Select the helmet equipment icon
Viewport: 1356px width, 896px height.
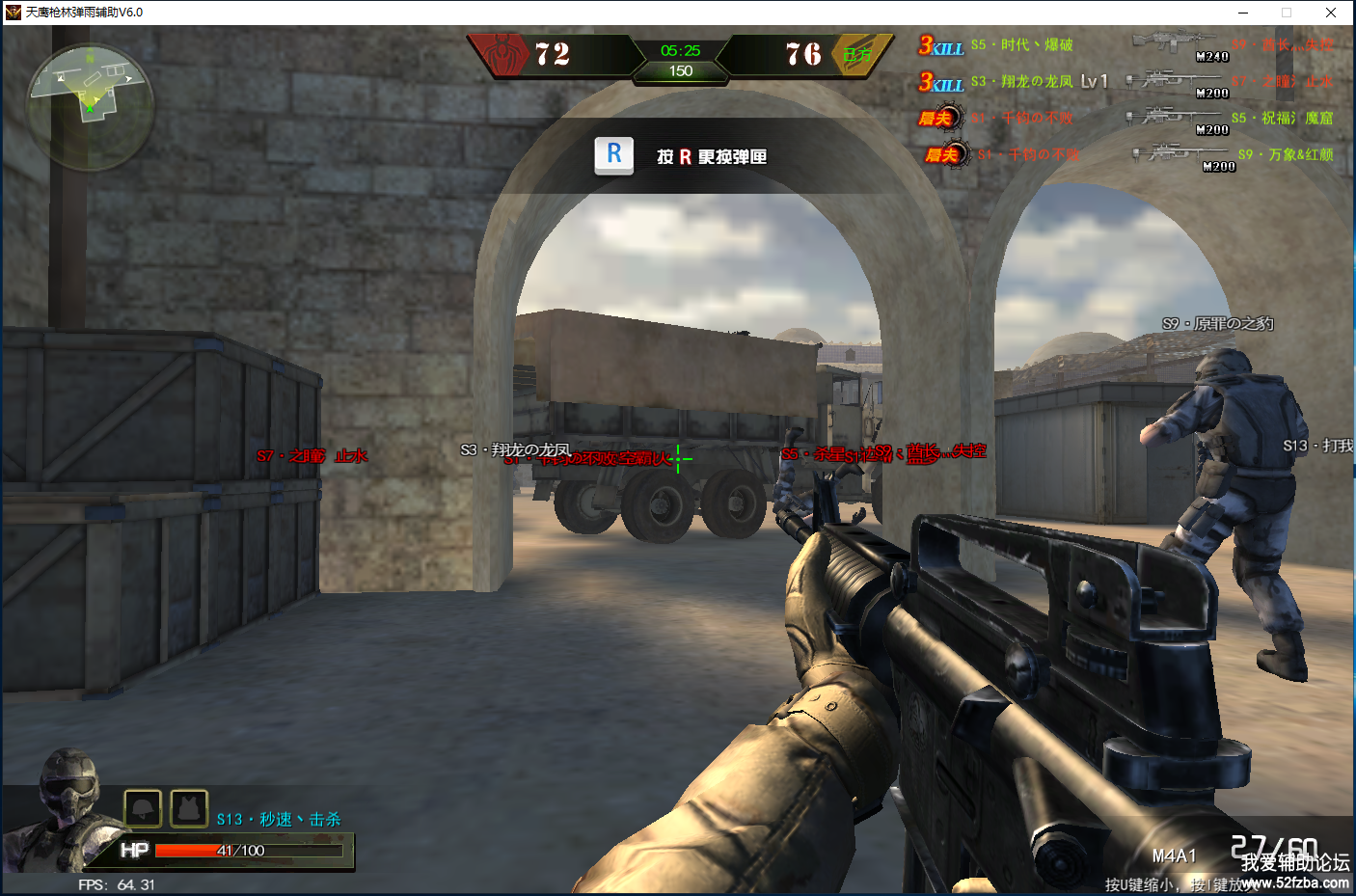click(143, 808)
